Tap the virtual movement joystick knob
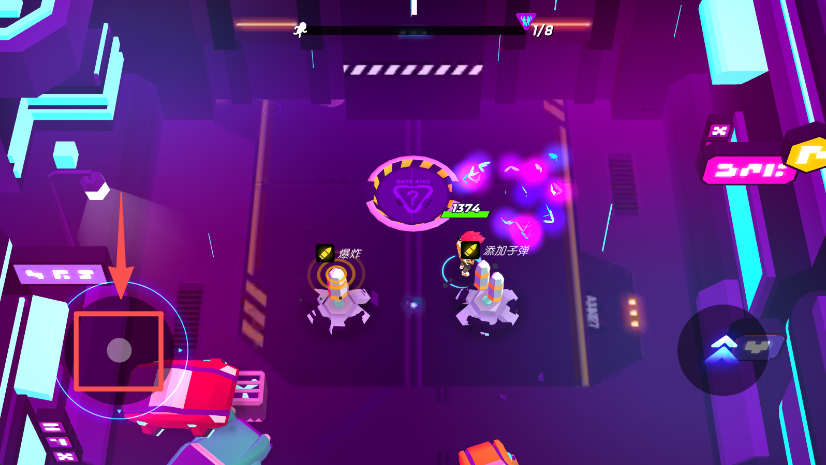Viewport: 826px width, 465px height. 119,350
